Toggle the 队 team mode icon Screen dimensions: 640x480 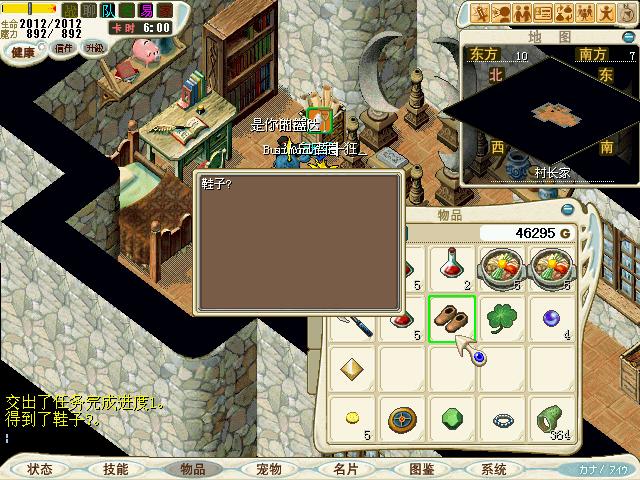pyautogui.click(x=108, y=8)
